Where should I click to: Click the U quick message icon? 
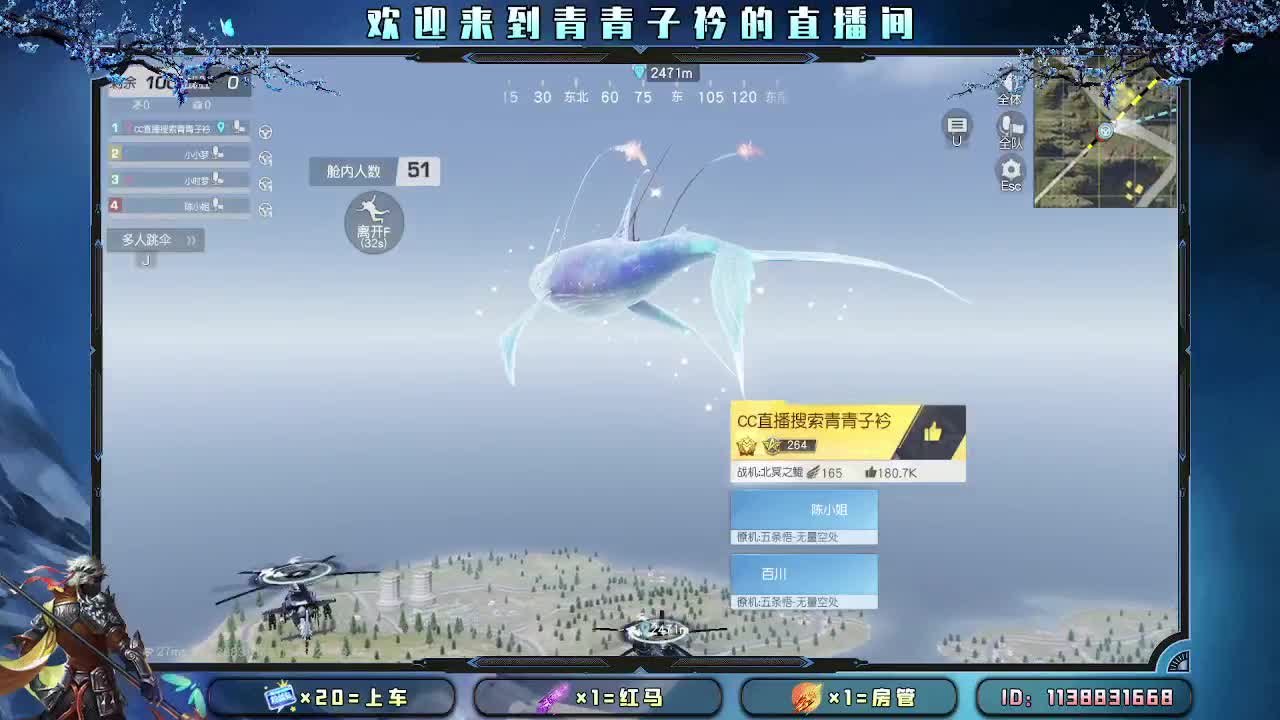(956, 127)
